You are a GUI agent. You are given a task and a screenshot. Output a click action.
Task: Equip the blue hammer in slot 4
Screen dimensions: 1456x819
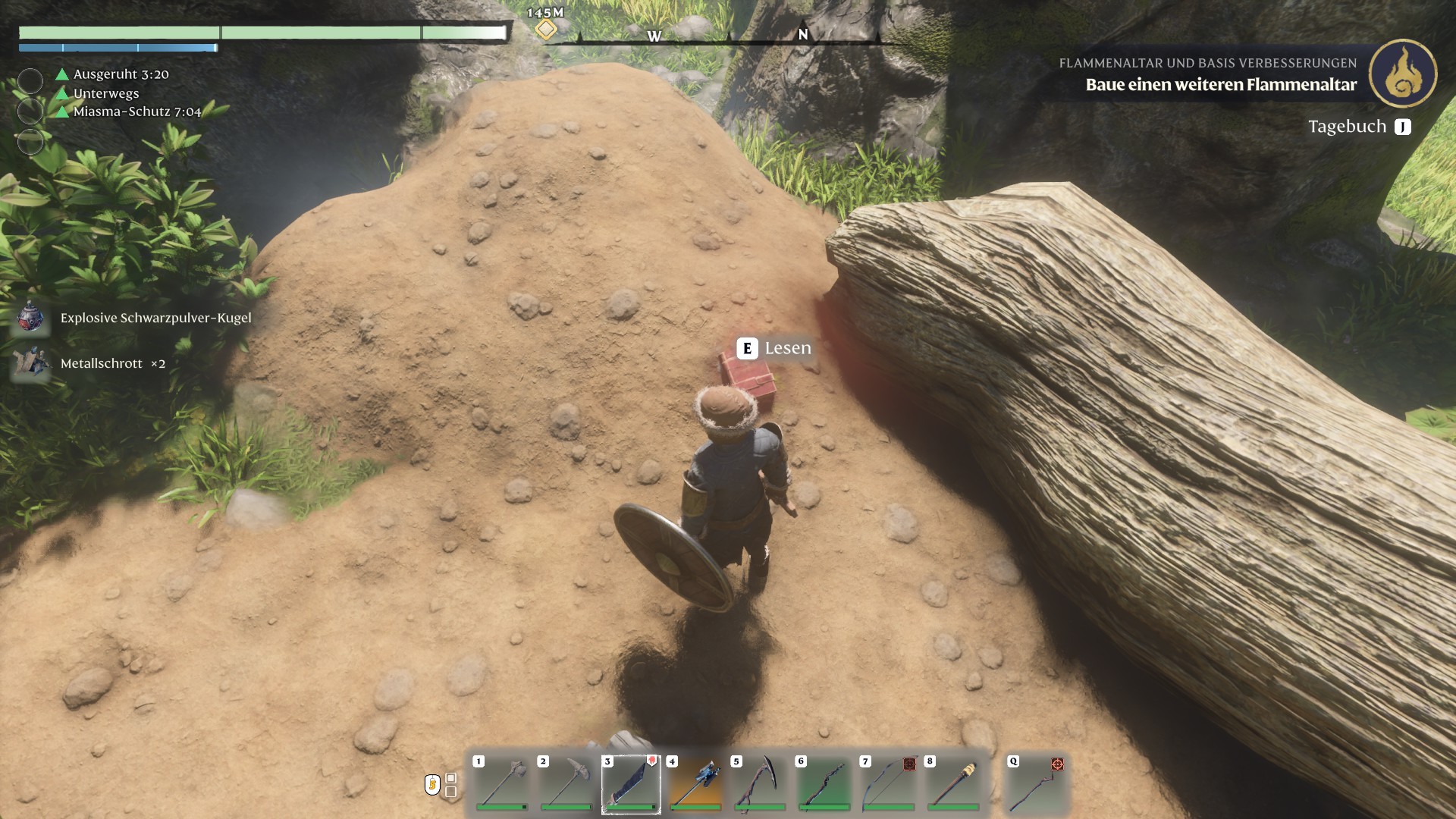695,784
